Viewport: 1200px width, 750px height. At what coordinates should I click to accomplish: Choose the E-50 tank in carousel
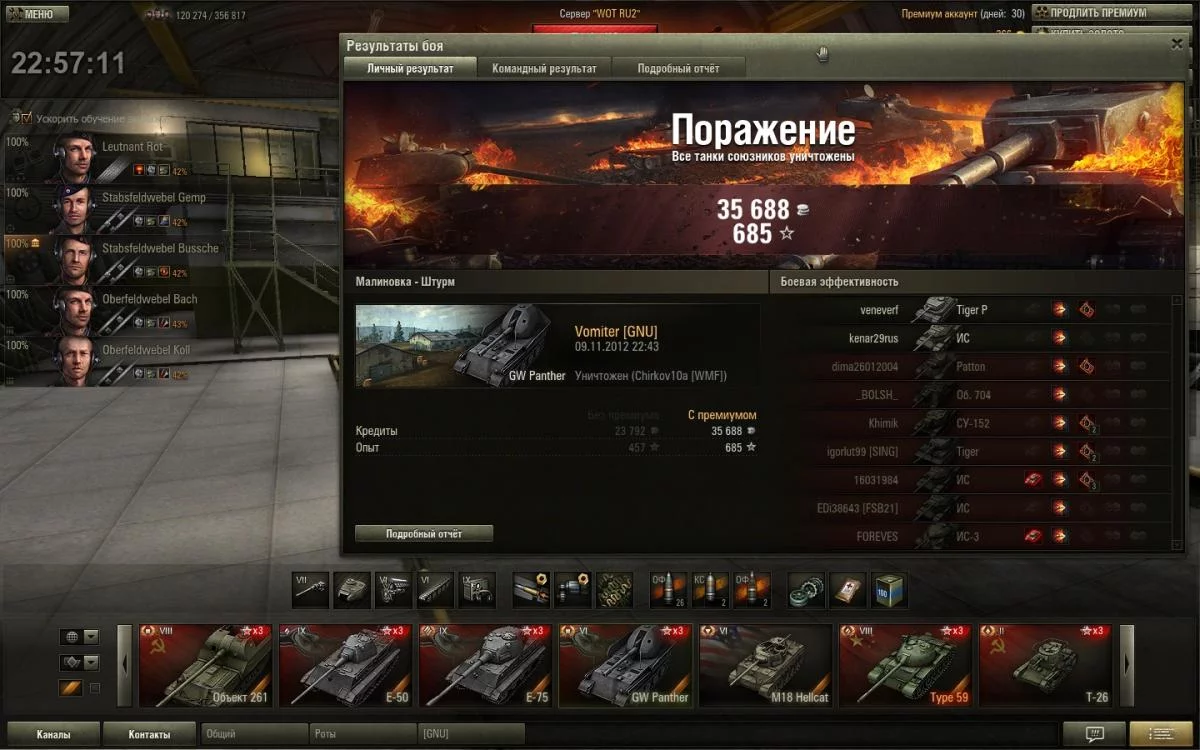click(345, 665)
